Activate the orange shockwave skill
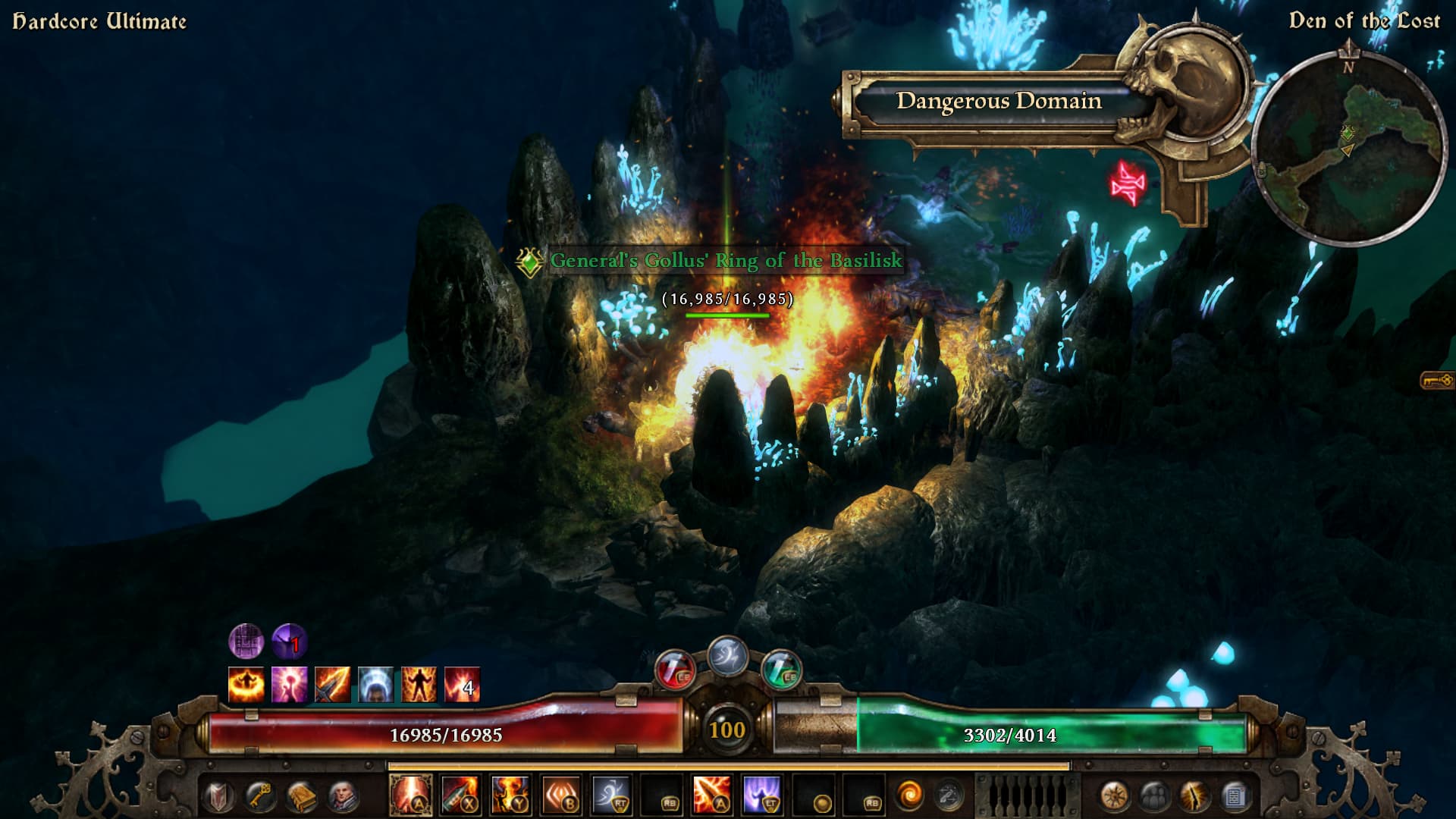The width and height of the screenshot is (1456, 819). point(561,795)
